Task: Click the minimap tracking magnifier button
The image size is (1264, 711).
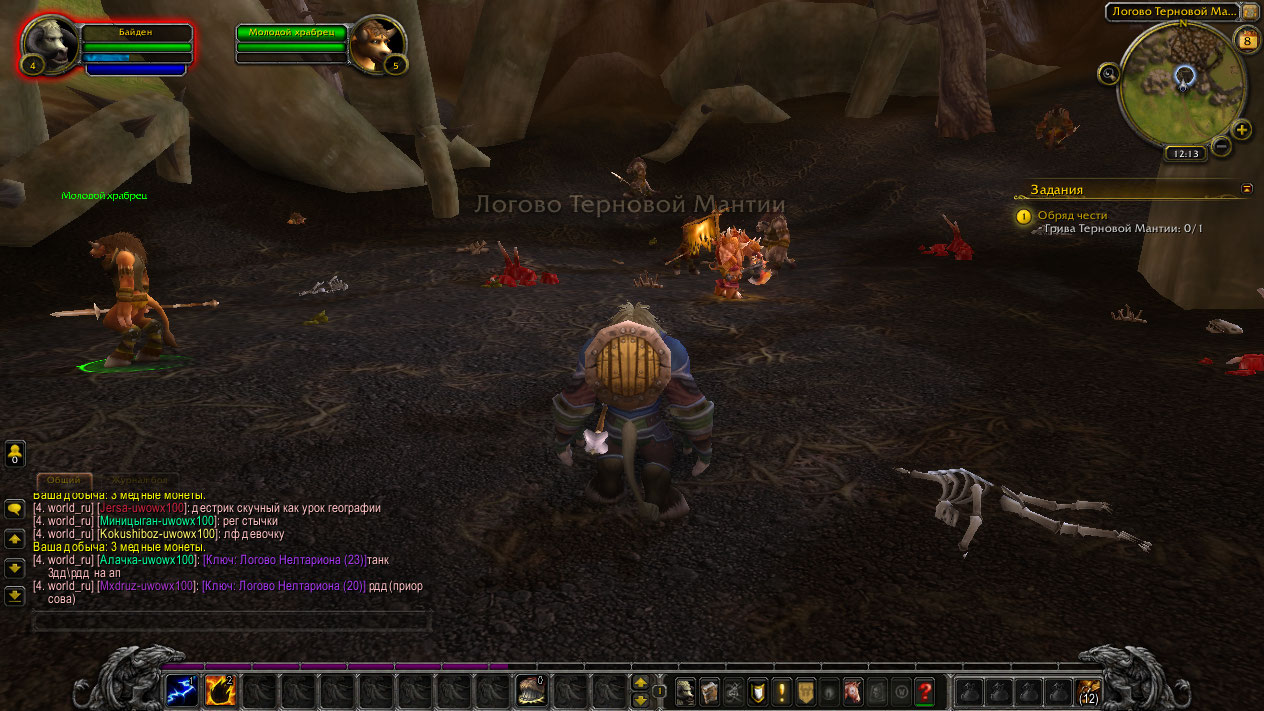Action: tap(1108, 73)
